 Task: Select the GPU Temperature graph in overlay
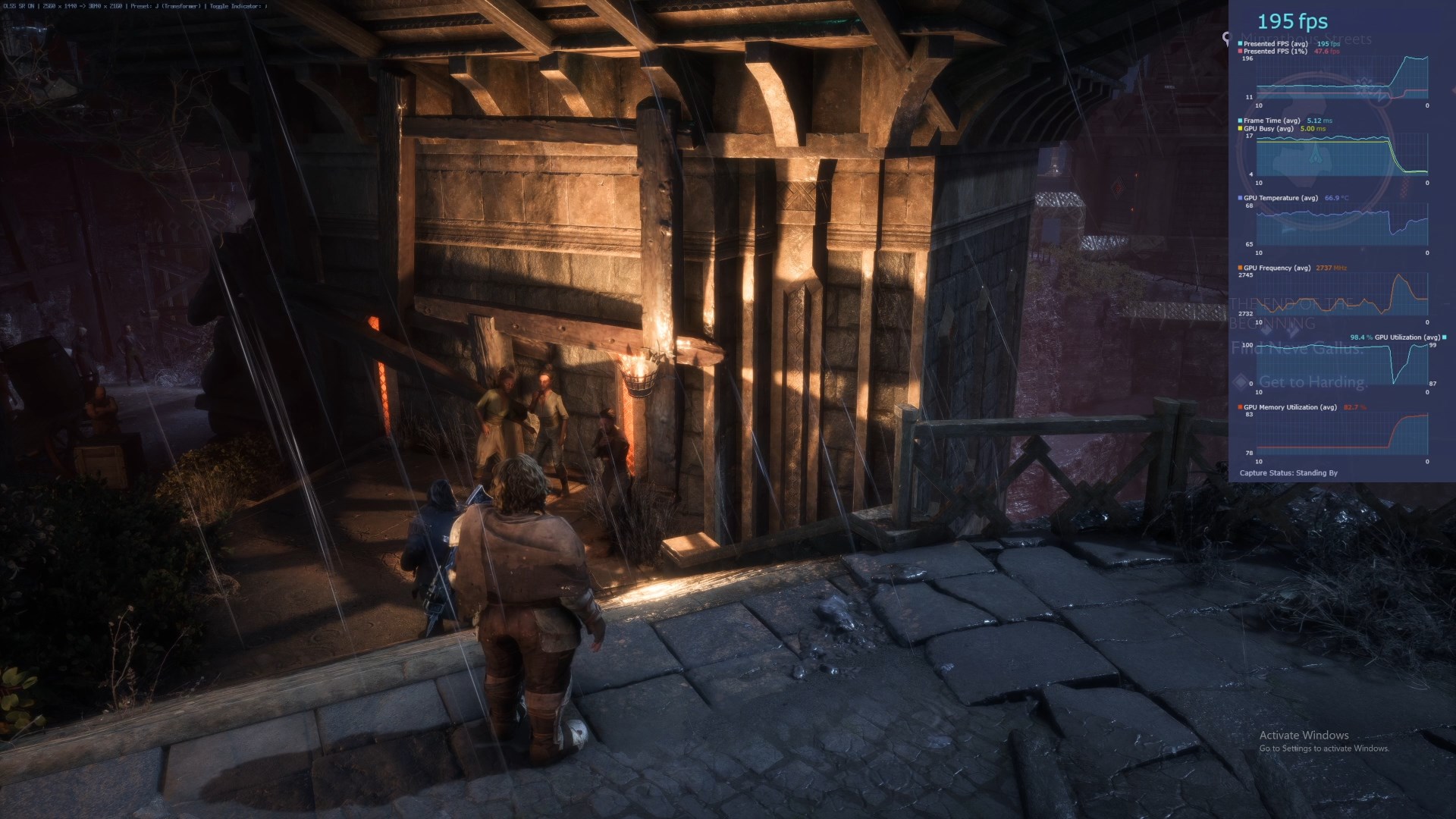[1341, 225]
